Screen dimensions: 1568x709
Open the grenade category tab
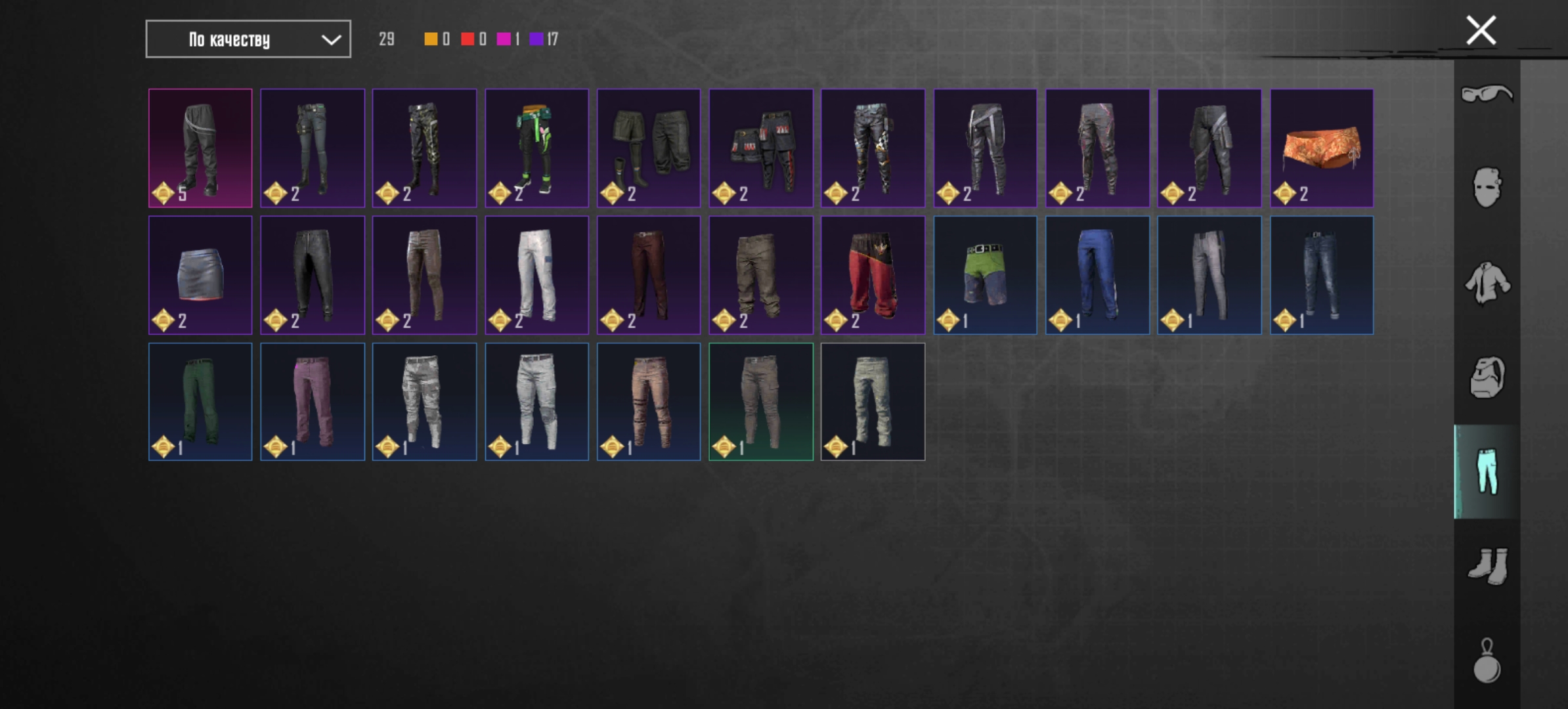pos(1487,661)
